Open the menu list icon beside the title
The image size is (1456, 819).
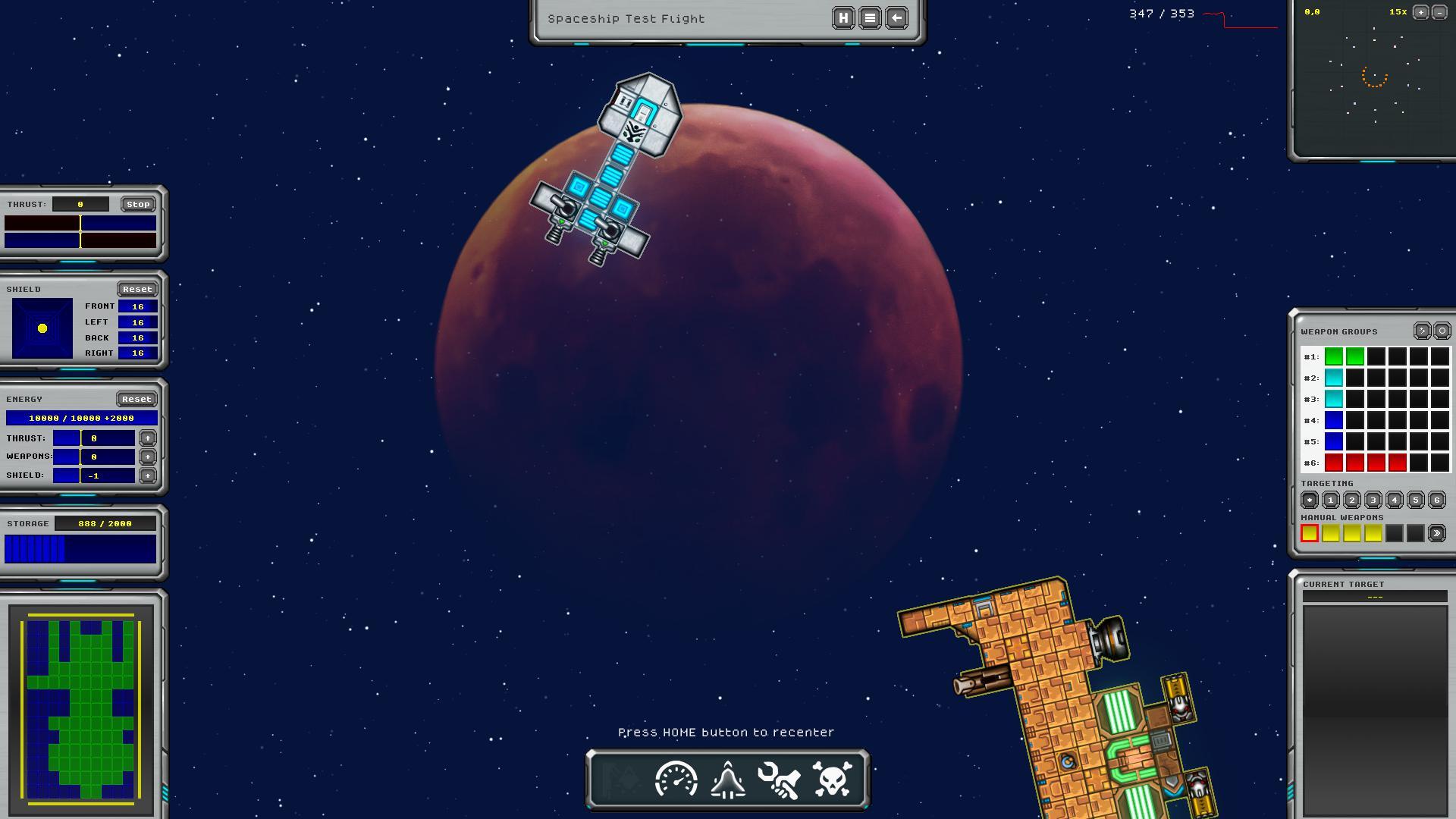[869, 17]
